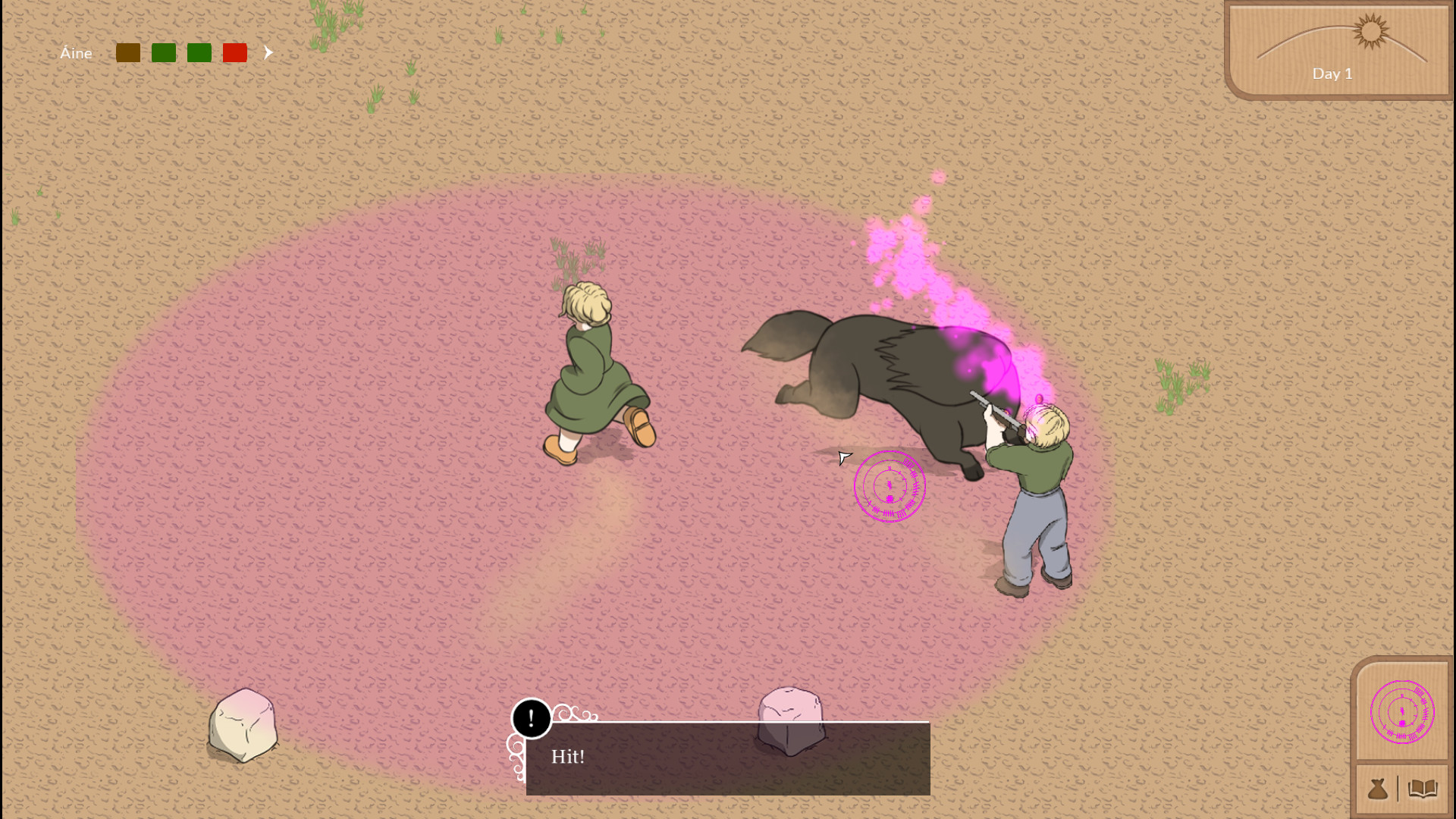1456x819 pixels.
Task: Collapse the bottom-right spell panel
Action: tap(1403, 711)
